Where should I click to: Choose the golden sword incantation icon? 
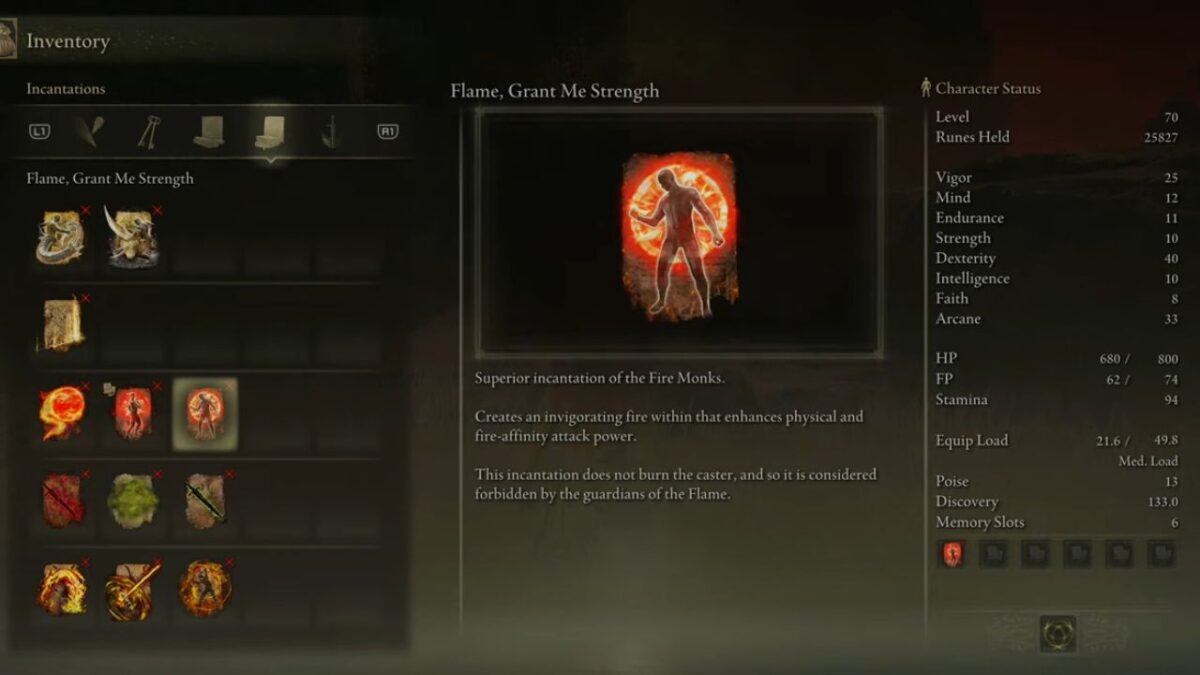[132, 590]
